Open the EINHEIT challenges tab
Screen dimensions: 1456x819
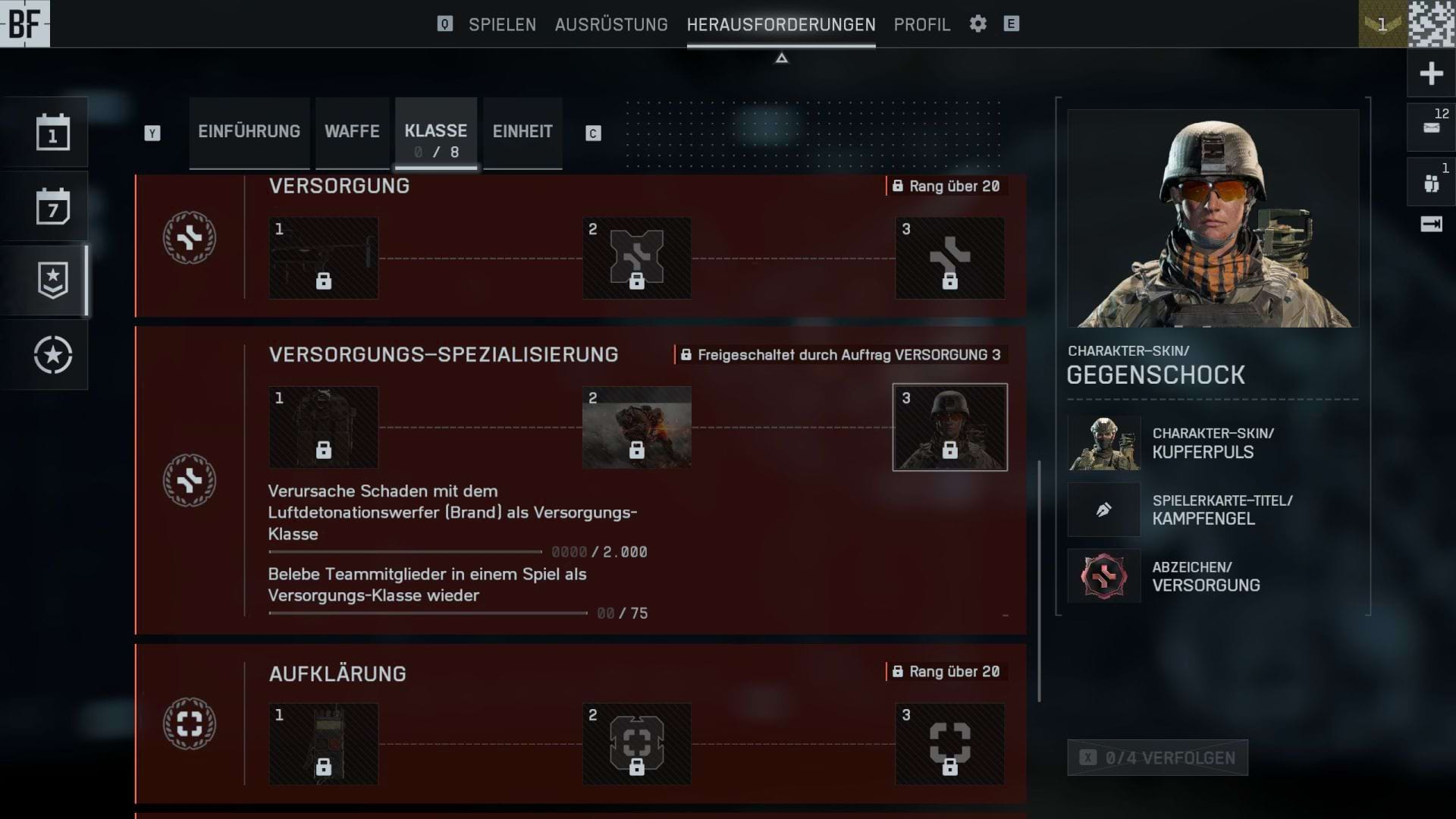pos(522,131)
